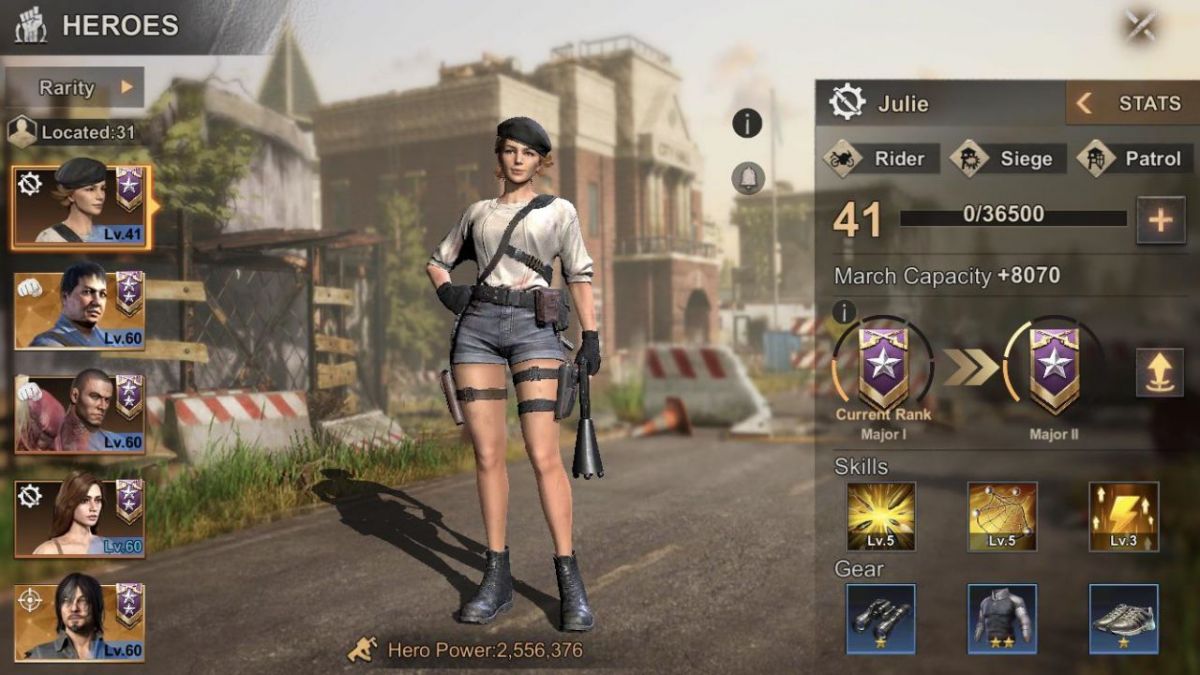The width and height of the screenshot is (1200, 675).
Task: Open the small rank info icon
Action: [x=843, y=312]
